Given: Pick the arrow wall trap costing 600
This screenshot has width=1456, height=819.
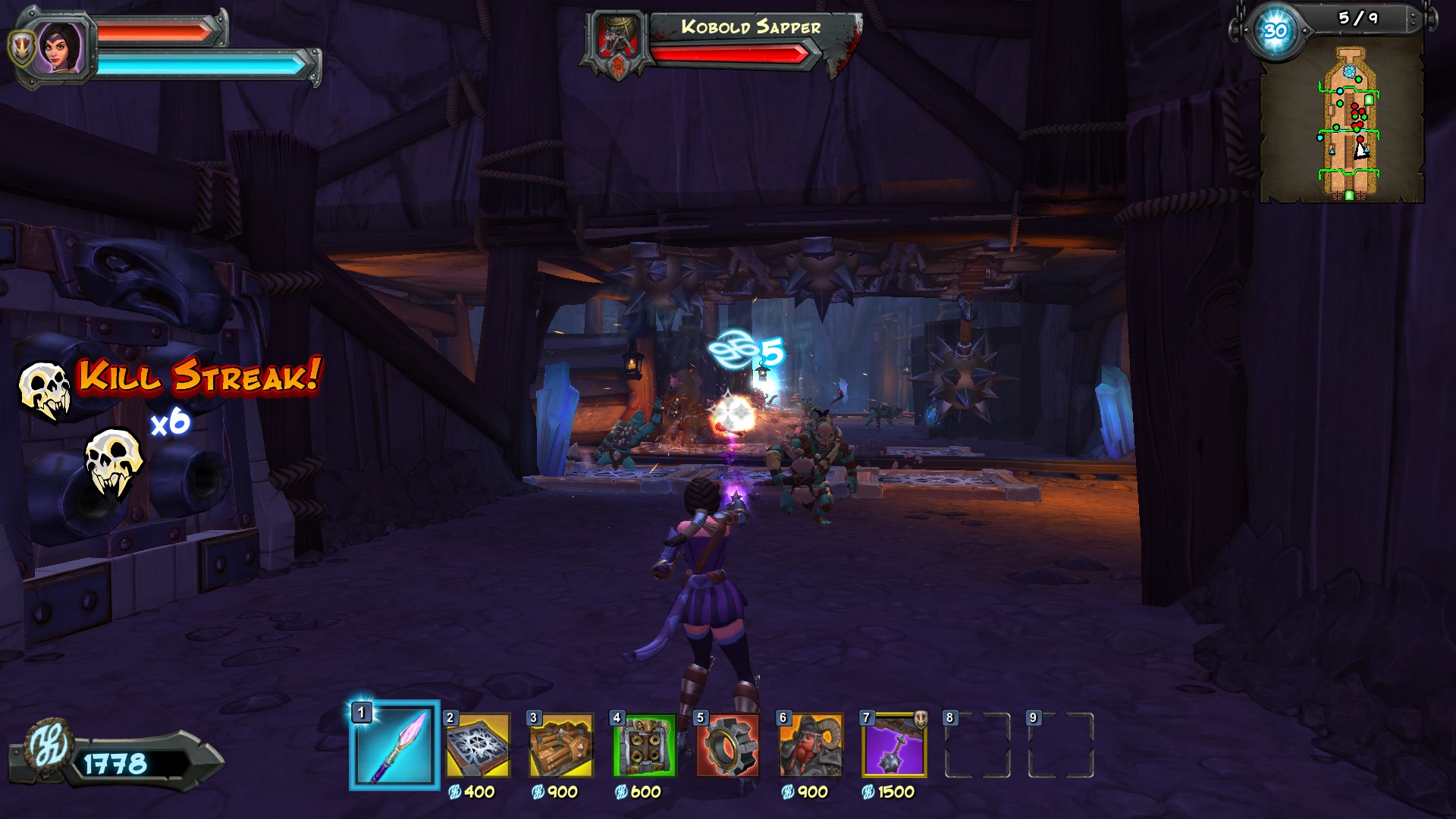Looking at the screenshot, I should (645, 745).
